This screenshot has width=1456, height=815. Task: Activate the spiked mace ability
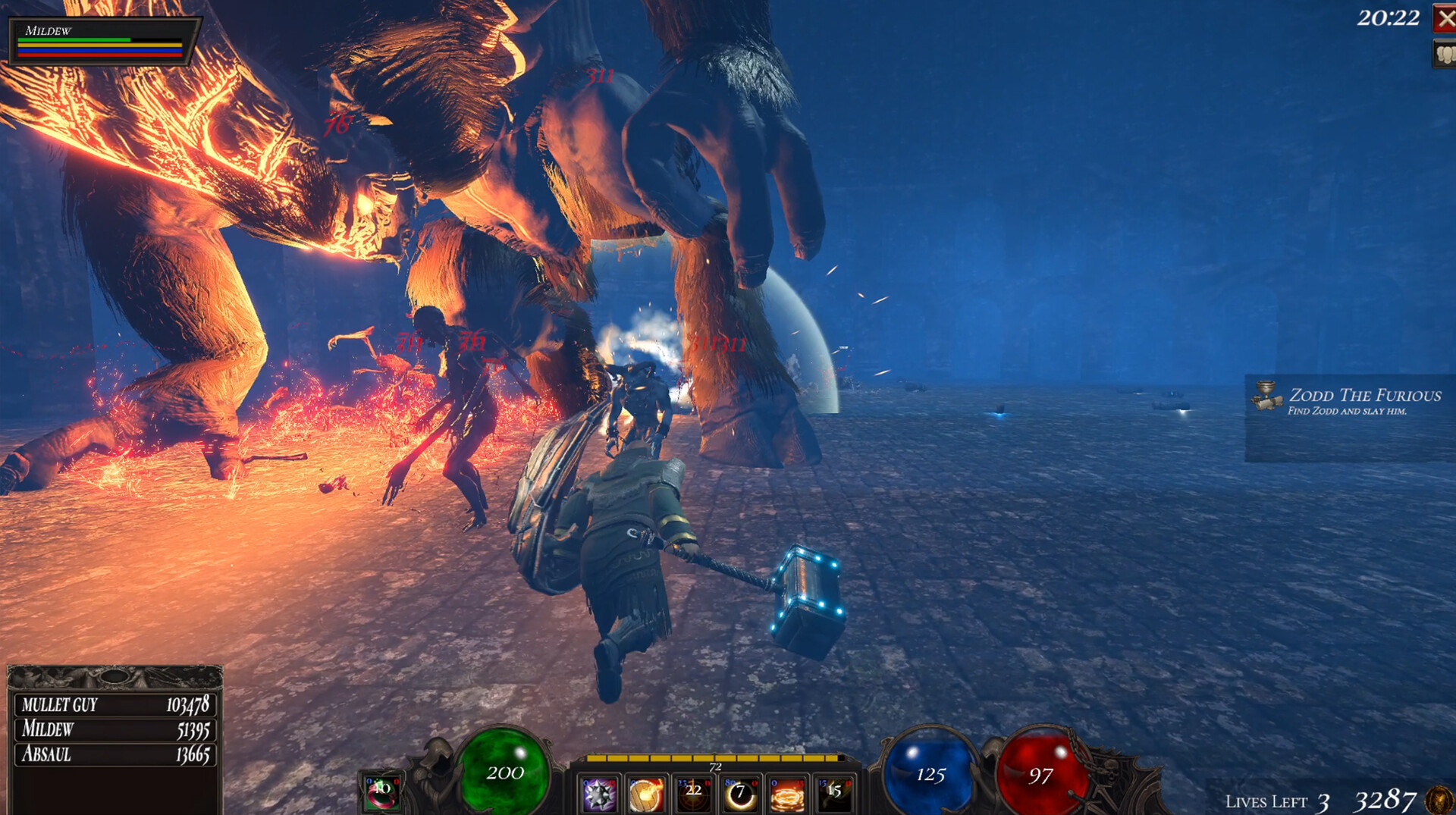(599, 795)
